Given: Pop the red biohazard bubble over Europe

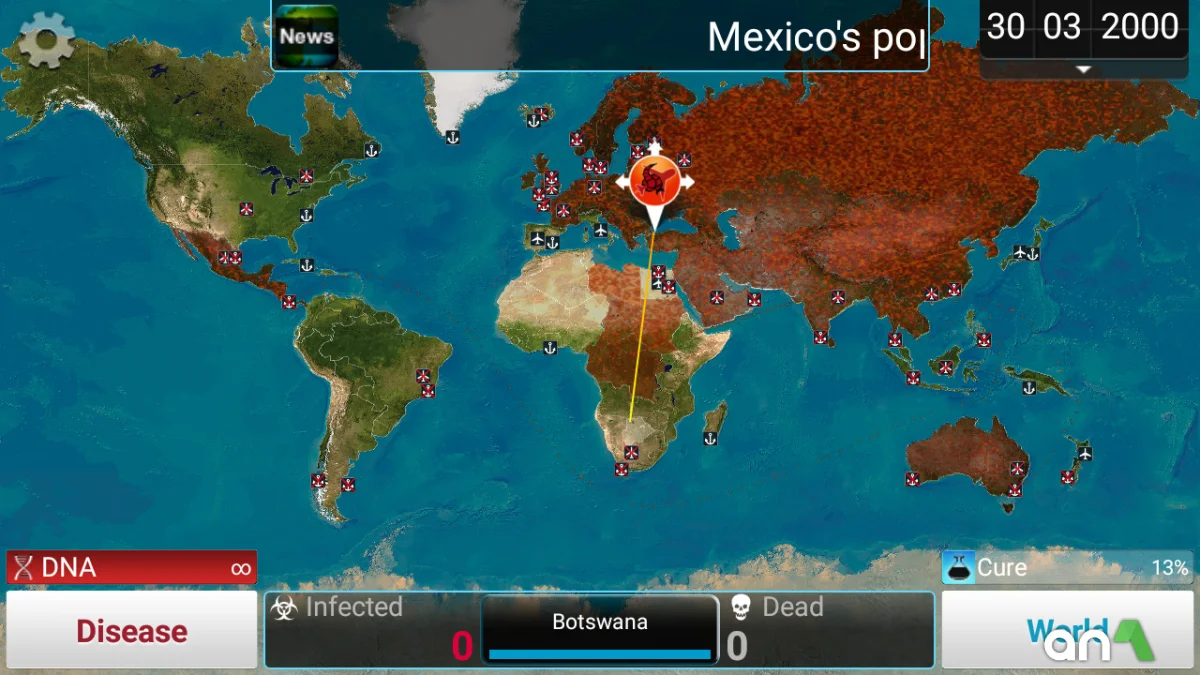Looking at the screenshot, I should [654, 180].
